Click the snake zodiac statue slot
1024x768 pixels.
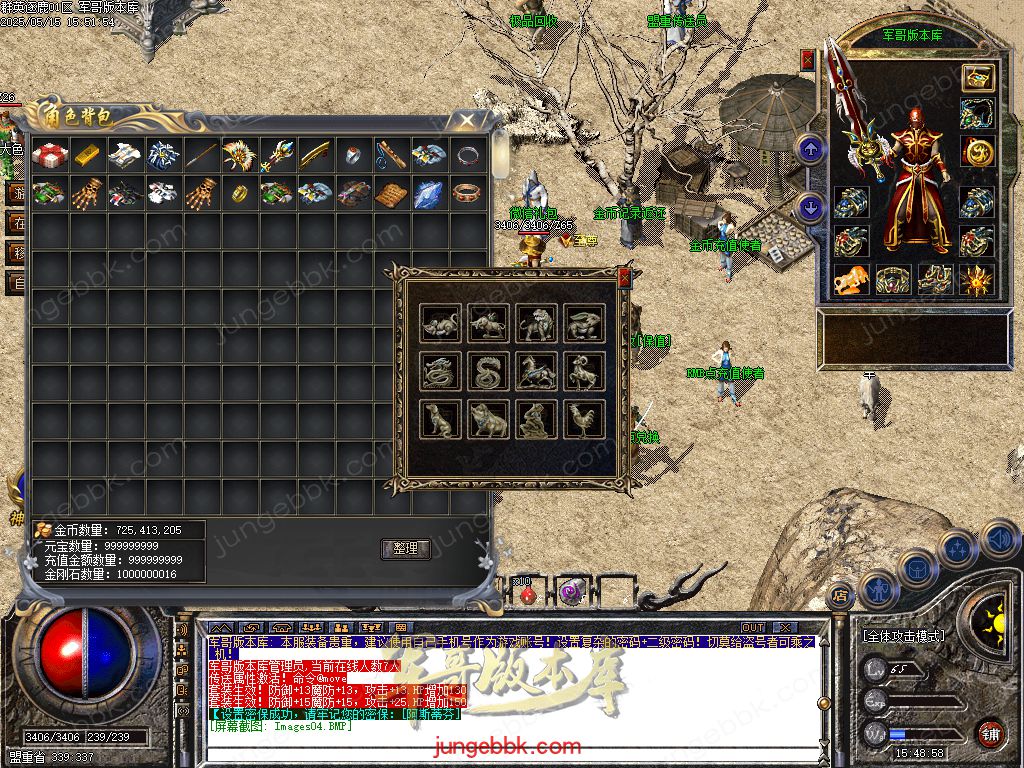click(489, 371)
